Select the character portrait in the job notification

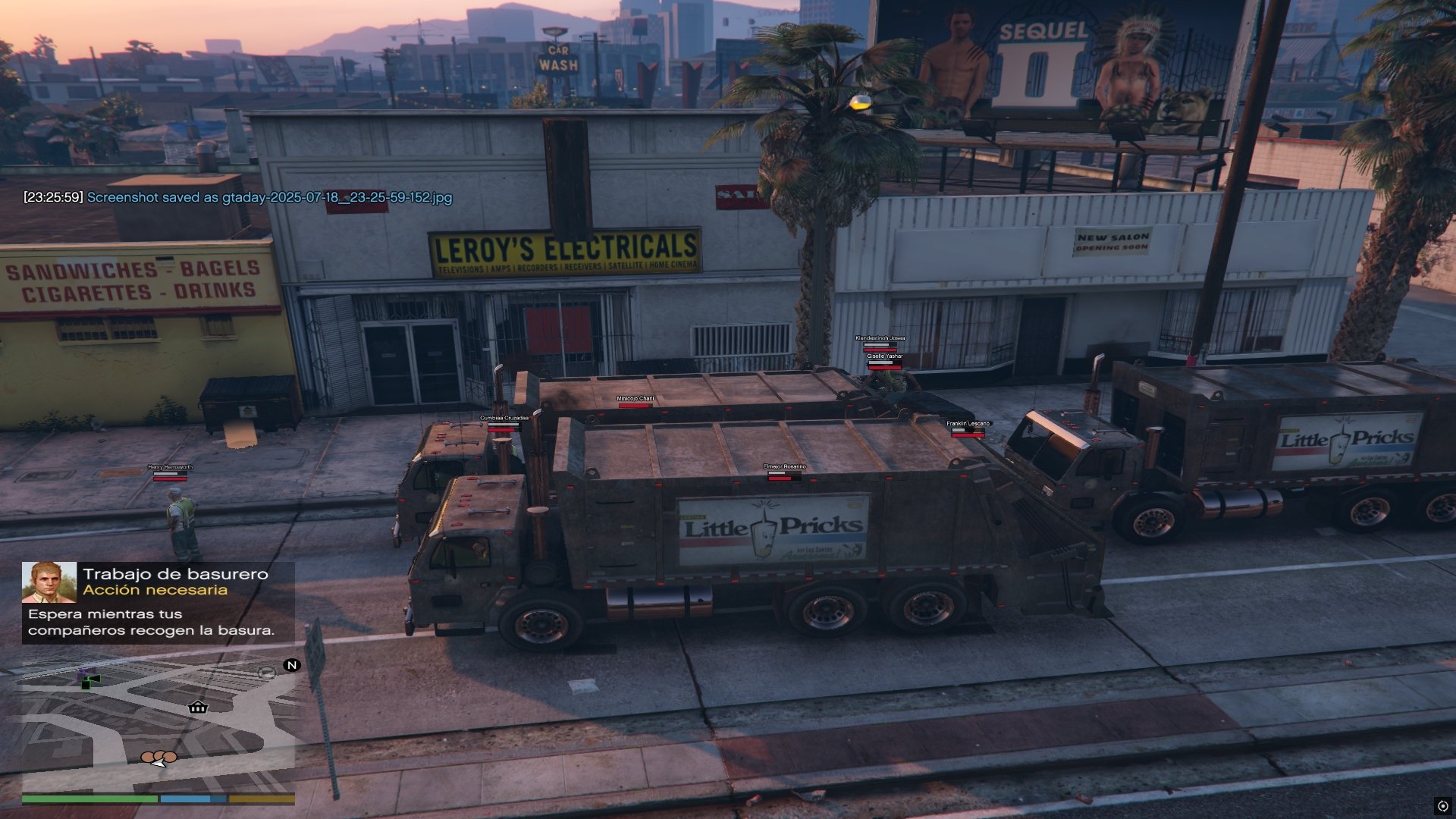click(x=49, y=582)
